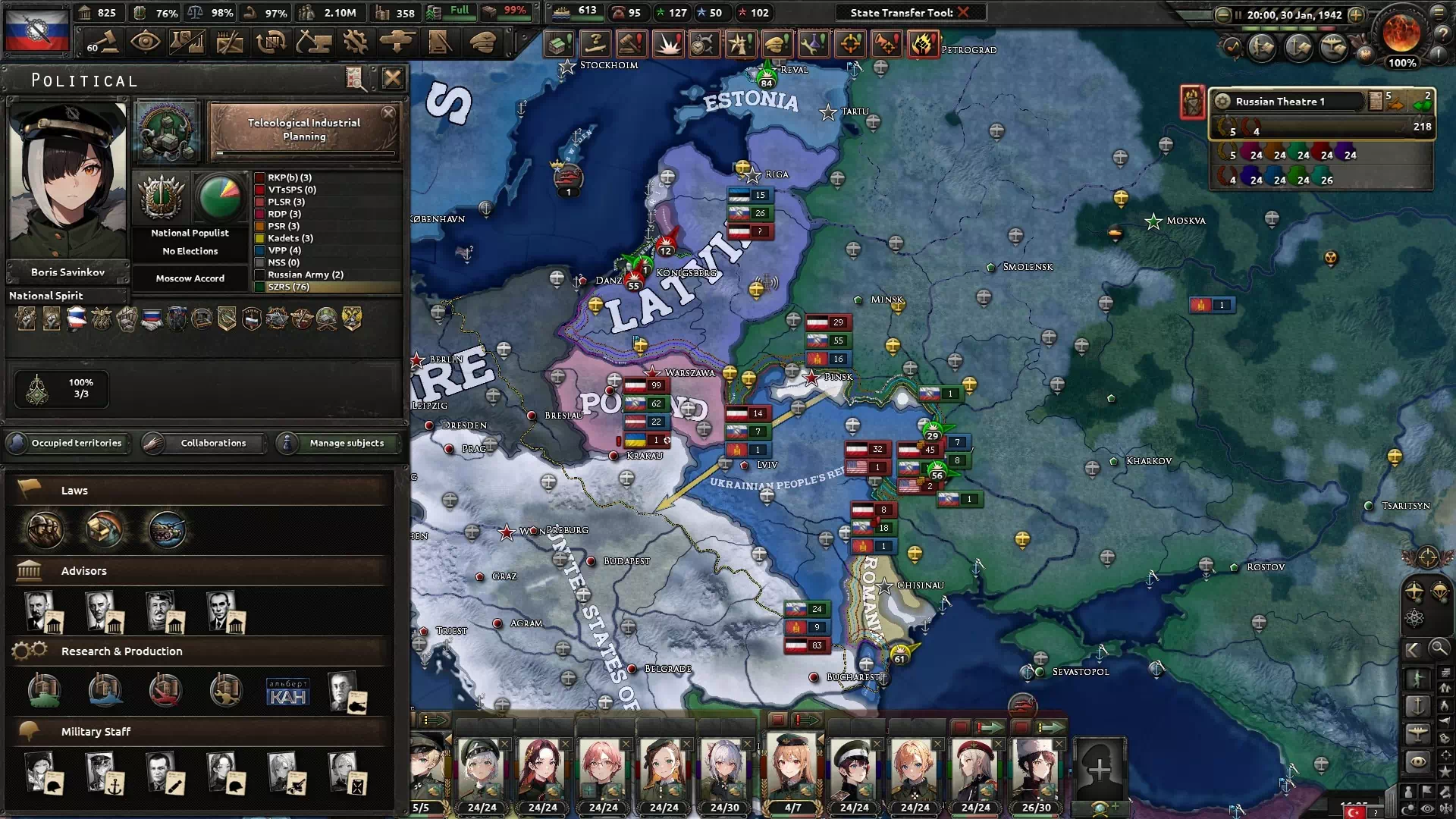Click Manage subjects

point(339,443)
